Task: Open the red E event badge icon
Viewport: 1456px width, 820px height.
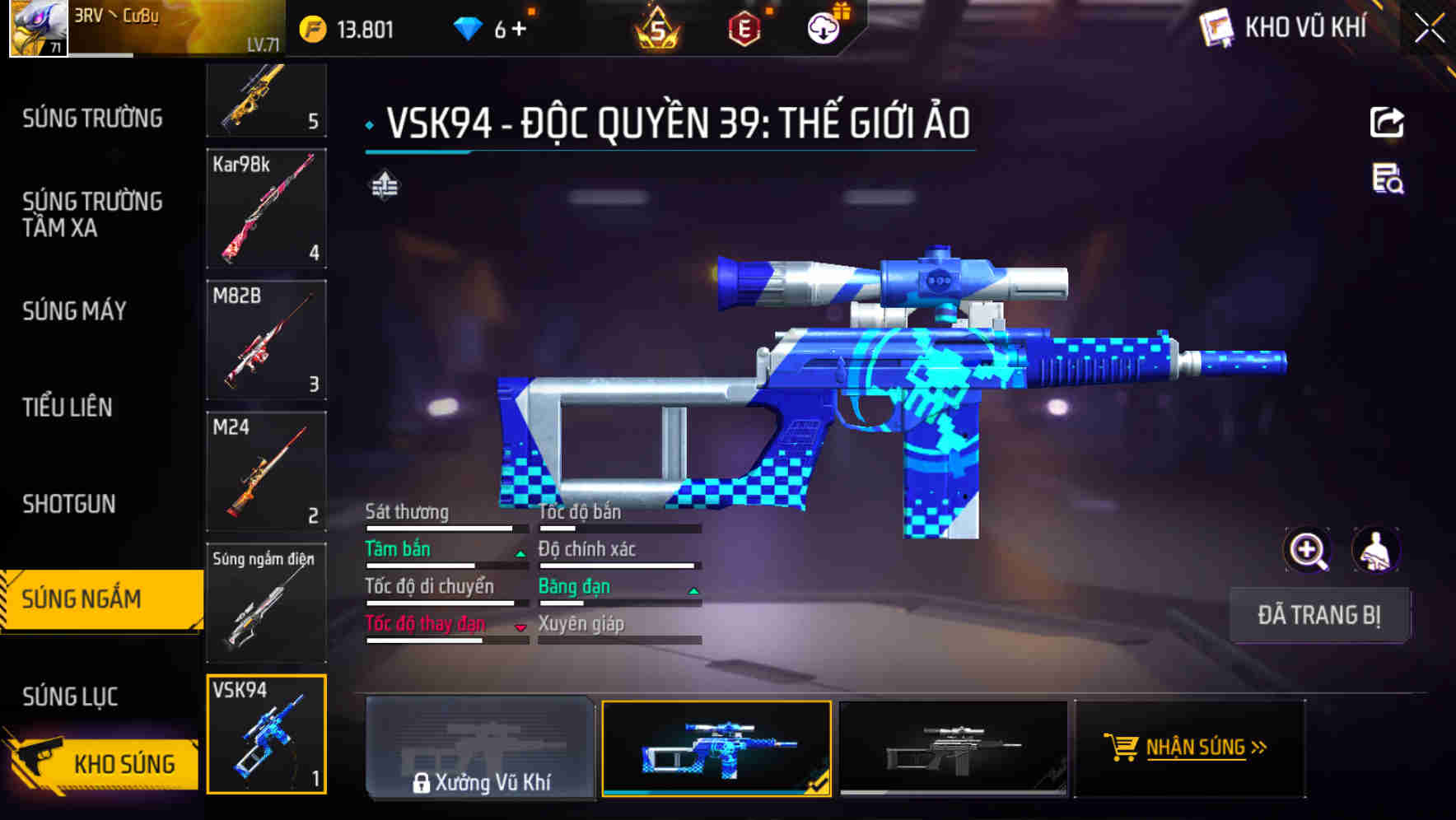Action: (x=743, y=27)
